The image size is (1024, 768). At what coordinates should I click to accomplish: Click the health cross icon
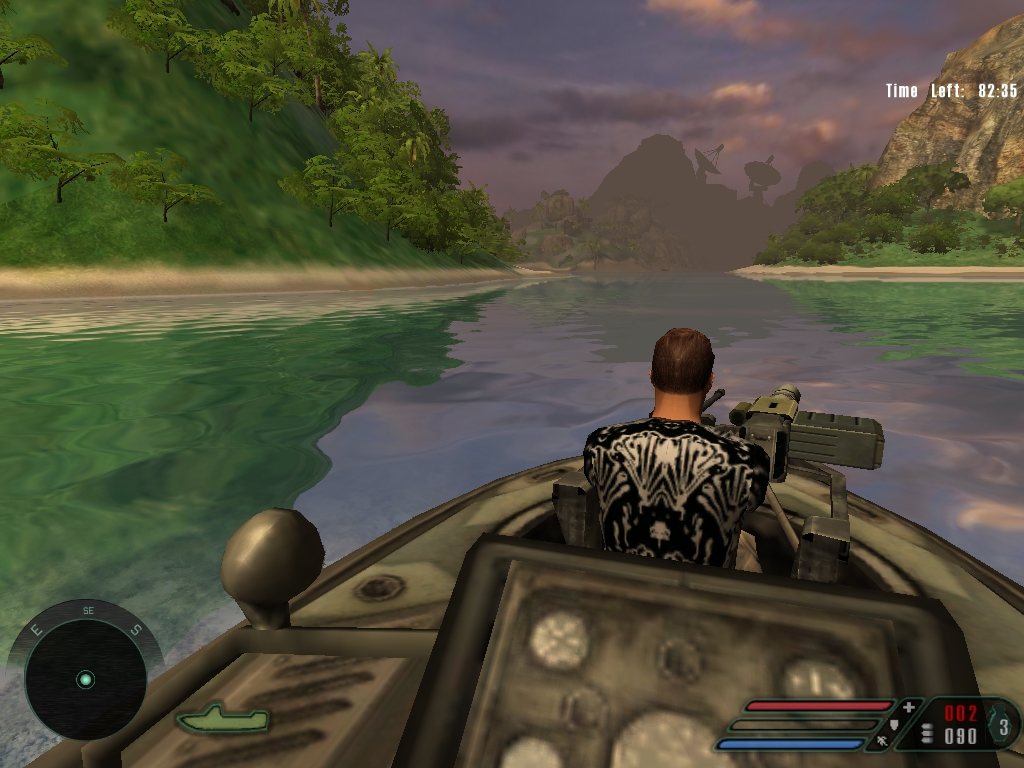click(x=908, y=708)
